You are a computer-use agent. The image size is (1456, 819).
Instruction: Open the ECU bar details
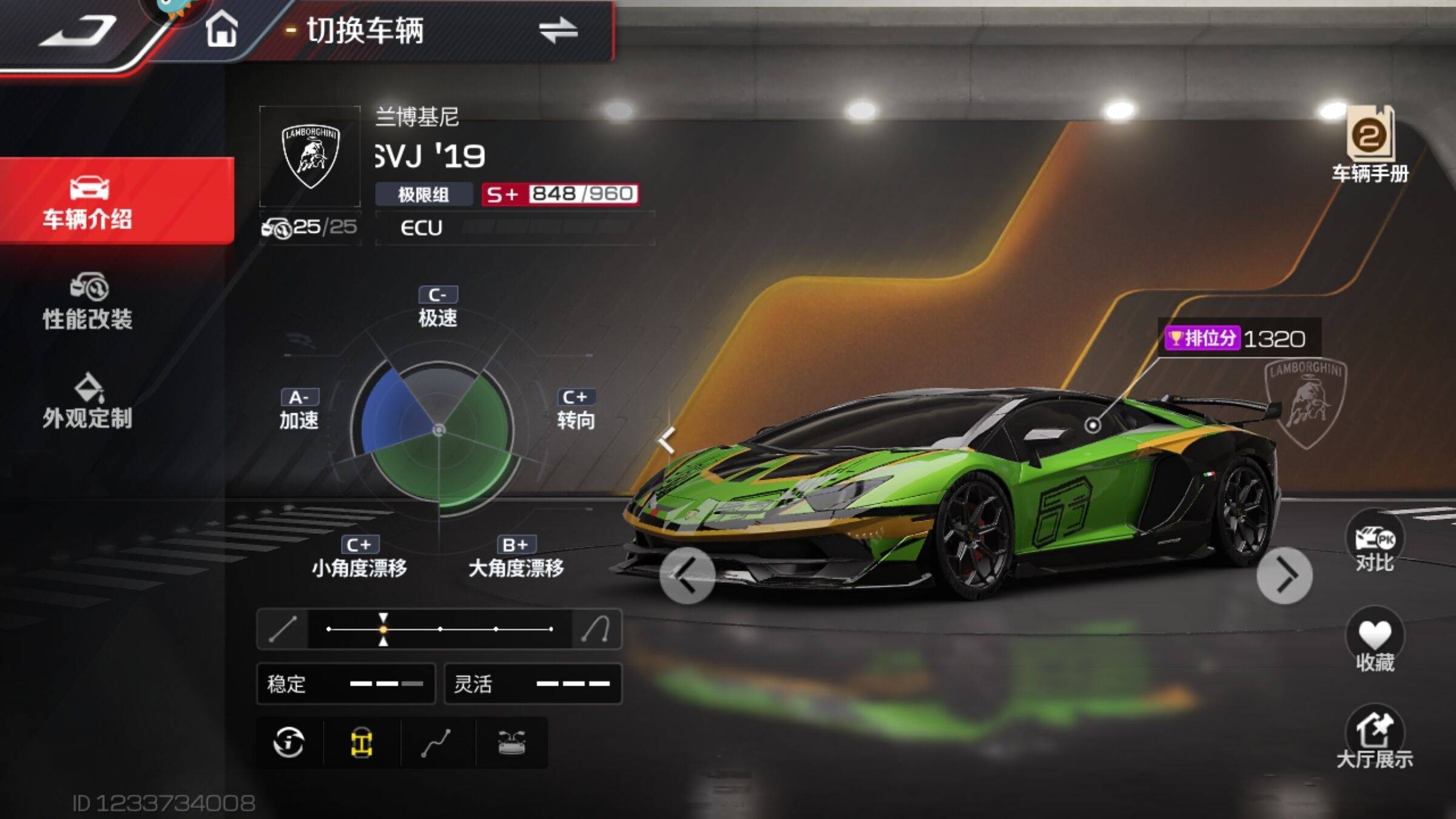click(x=514, y=228)
